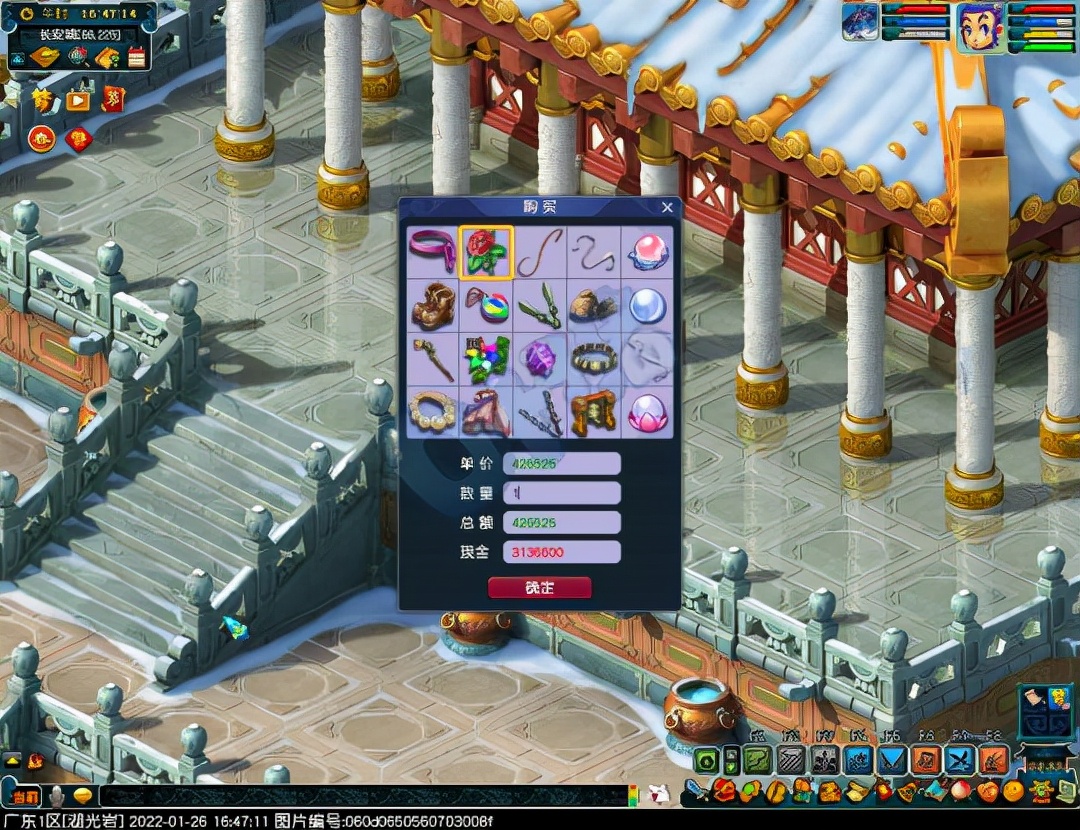Confirm the purchase with the red button
This screenshot has height=830, width=1080.
point(539,588)
